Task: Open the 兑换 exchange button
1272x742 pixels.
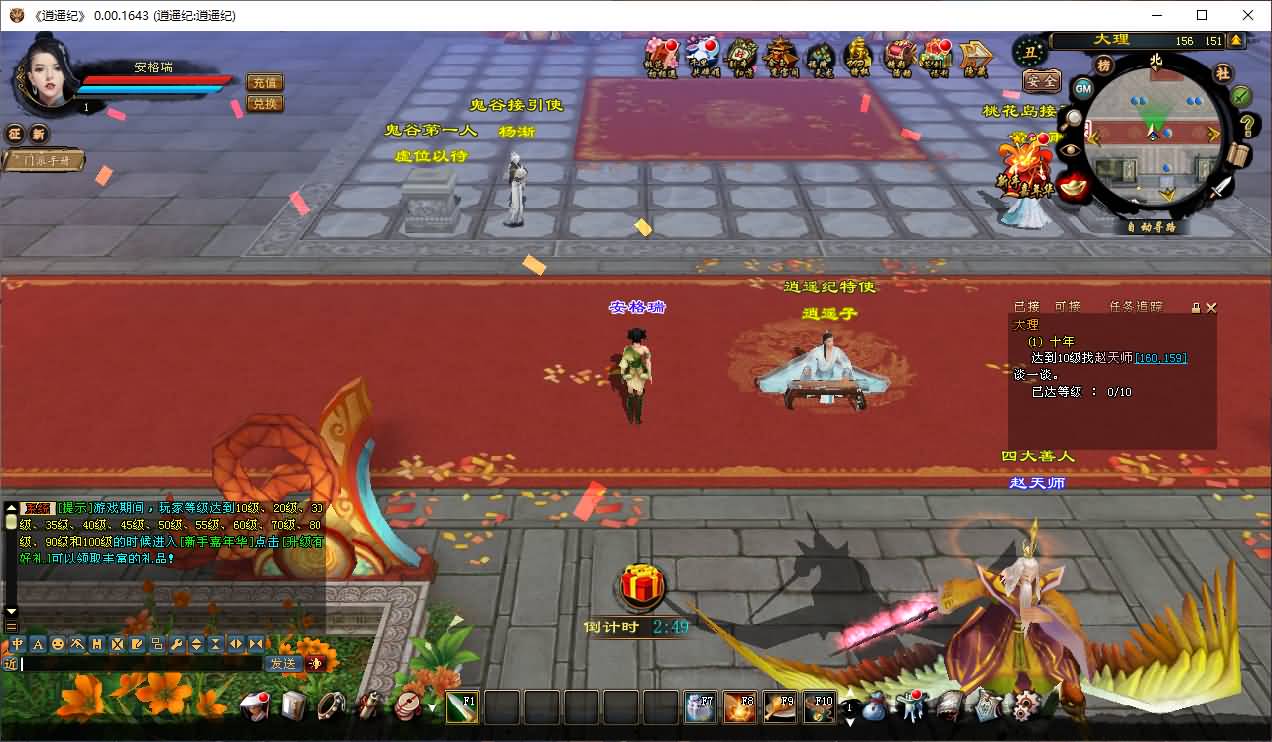Action: coord(264,103)
